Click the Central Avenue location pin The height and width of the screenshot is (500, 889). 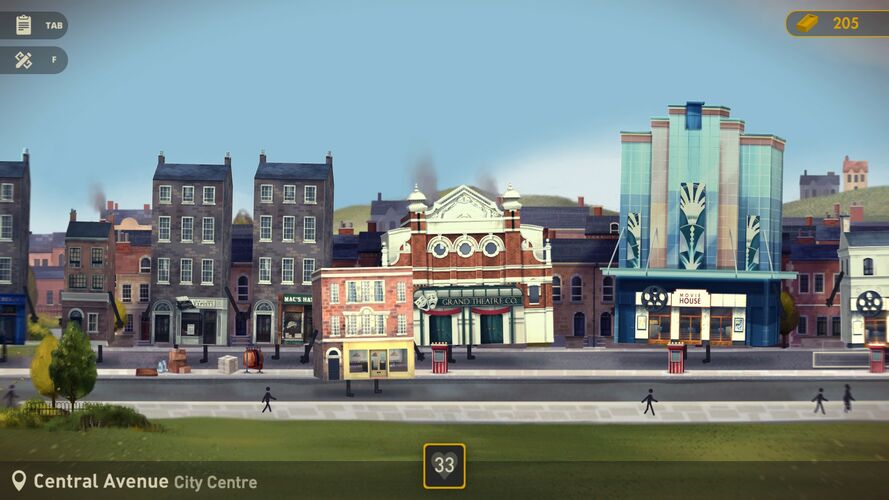coord(18,481)
